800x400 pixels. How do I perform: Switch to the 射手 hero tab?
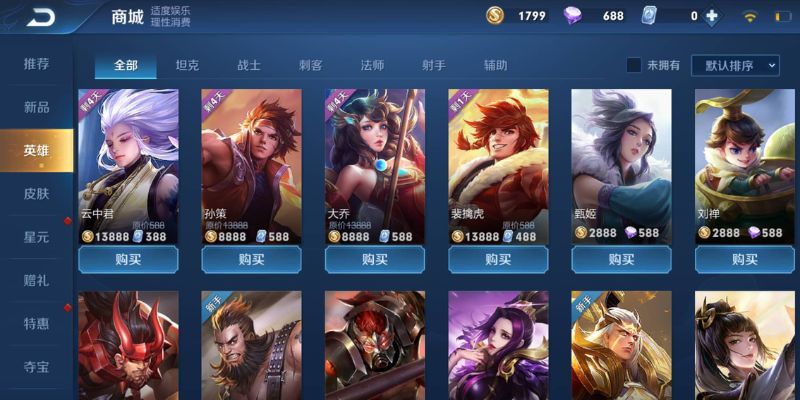[433, 65]
